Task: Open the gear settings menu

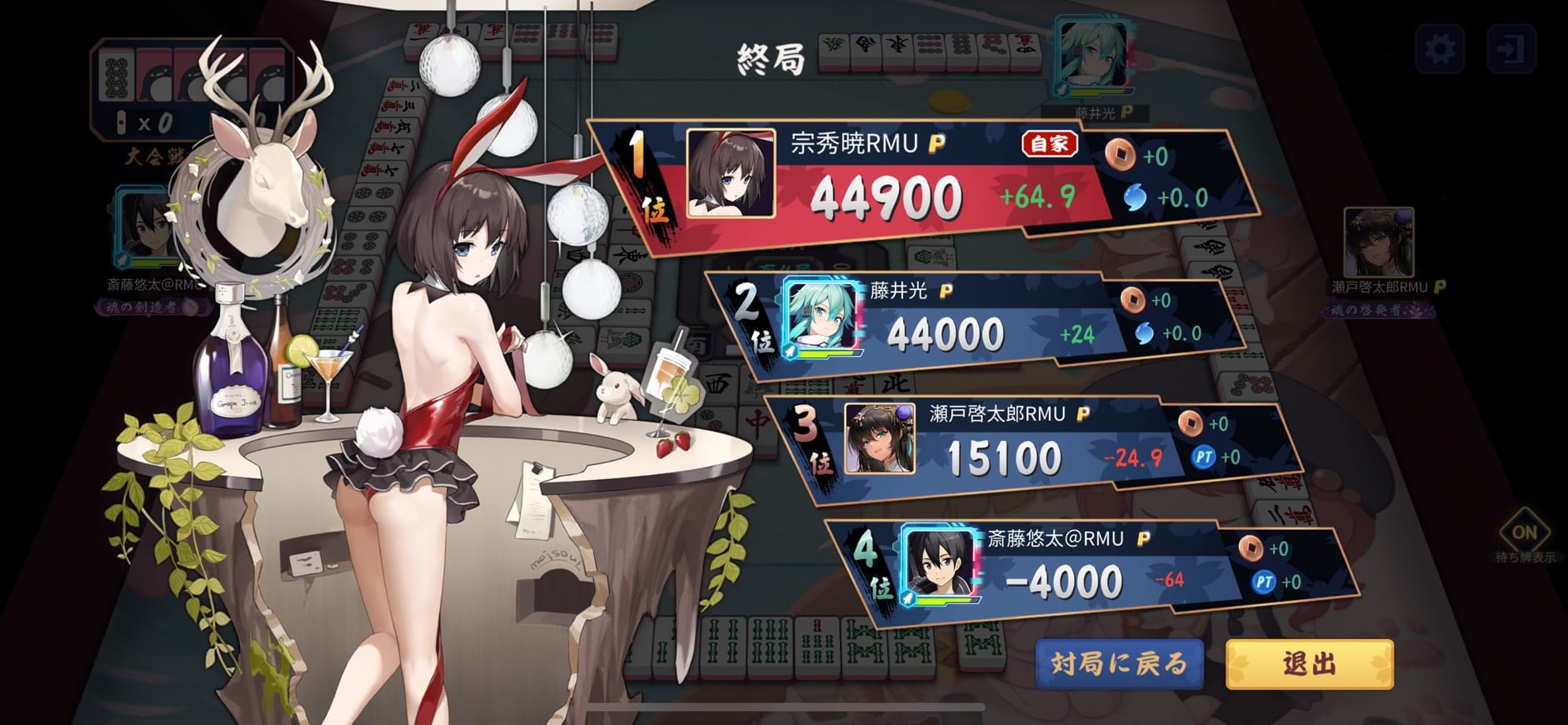Action: pos(1441,49)
